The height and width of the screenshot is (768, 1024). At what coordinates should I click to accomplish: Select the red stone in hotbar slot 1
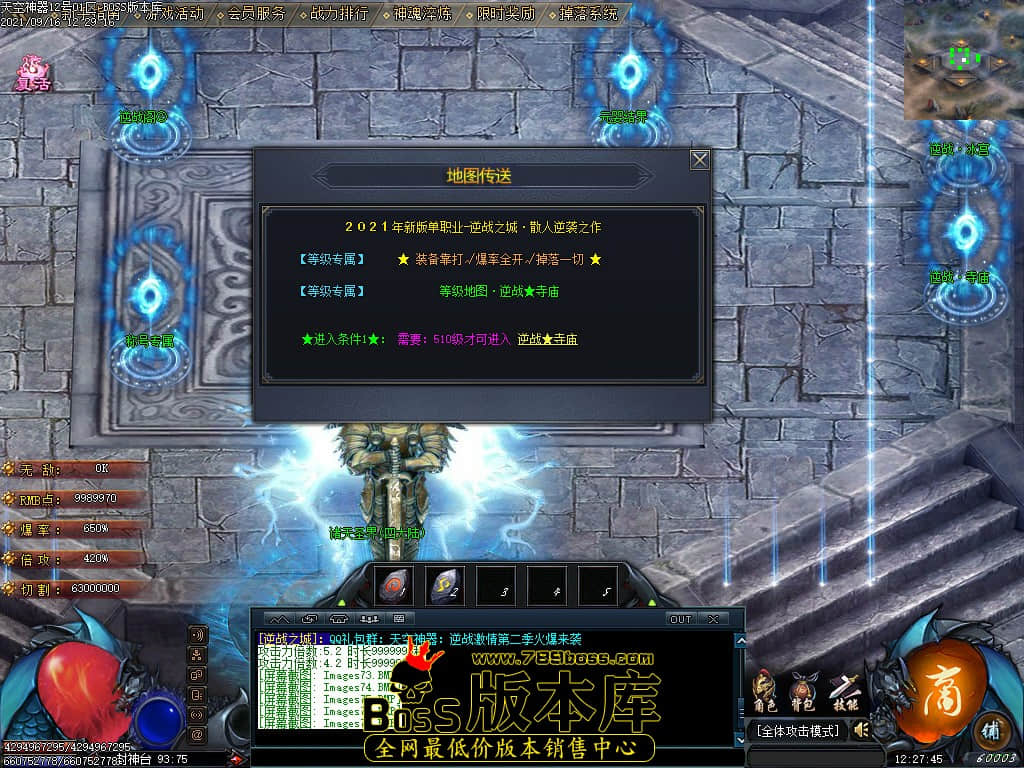(393, 588)
